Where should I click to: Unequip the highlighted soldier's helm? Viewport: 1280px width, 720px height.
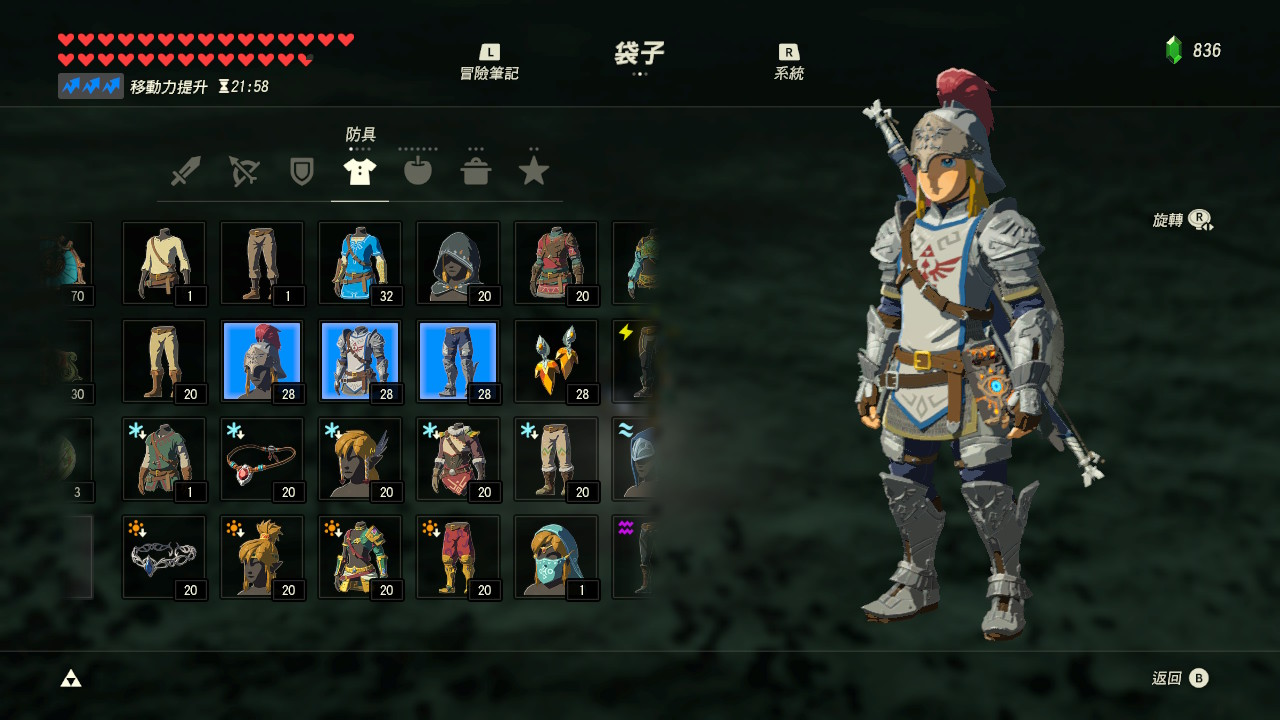point(261,361)
